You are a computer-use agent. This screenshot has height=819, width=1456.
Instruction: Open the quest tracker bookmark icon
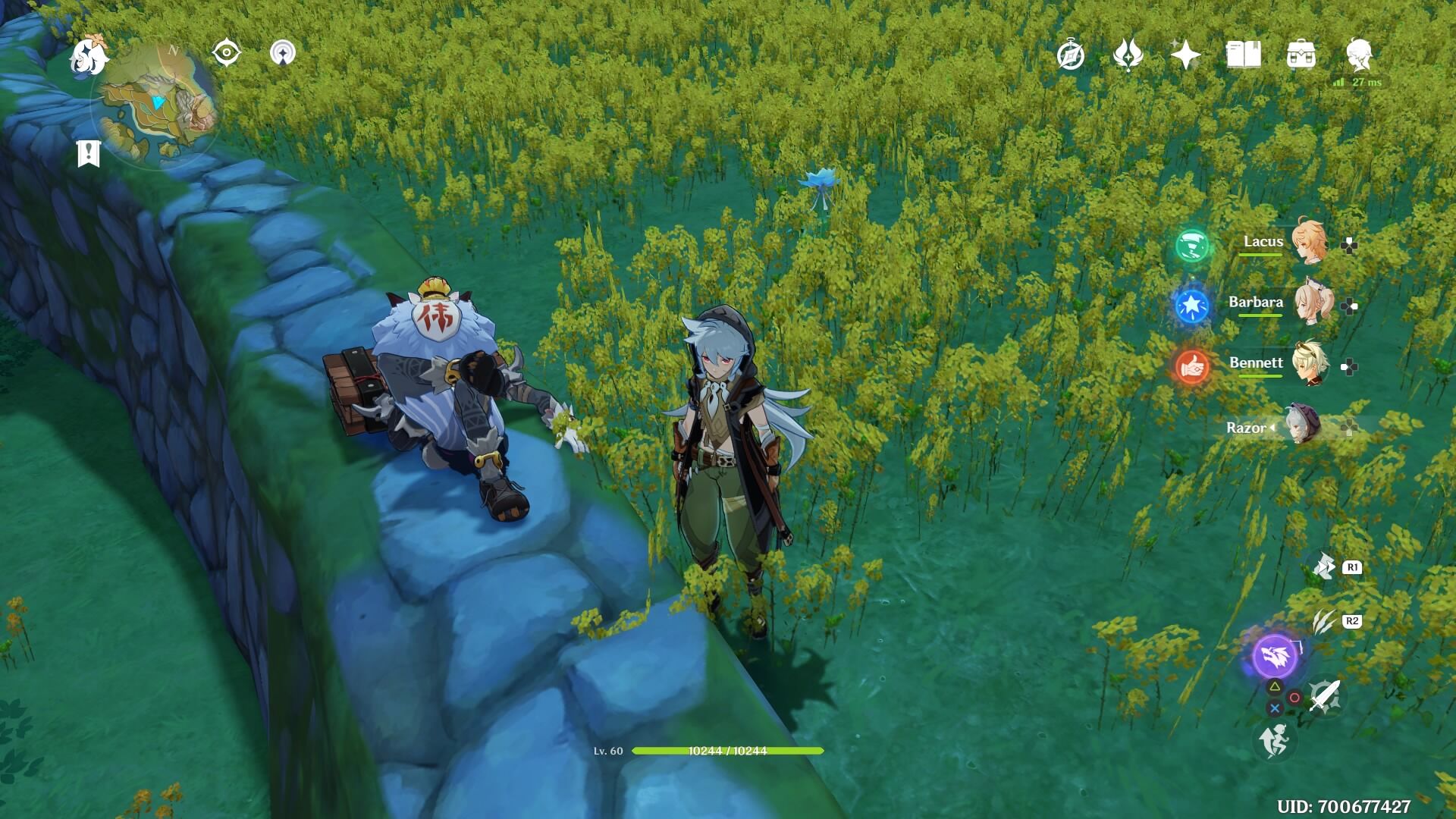89,153
